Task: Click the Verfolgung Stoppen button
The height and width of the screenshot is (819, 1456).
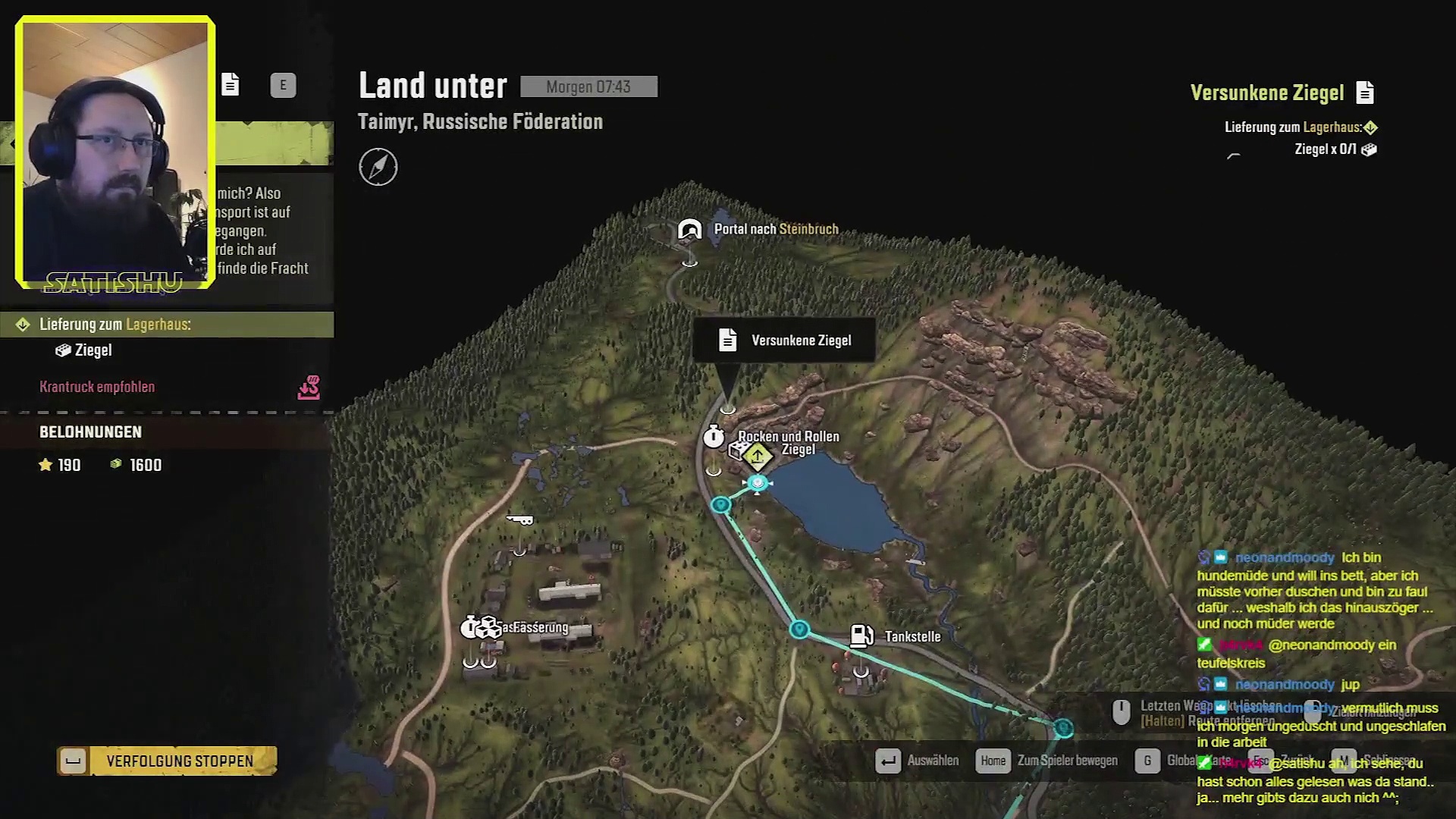Action: (167, 761)
